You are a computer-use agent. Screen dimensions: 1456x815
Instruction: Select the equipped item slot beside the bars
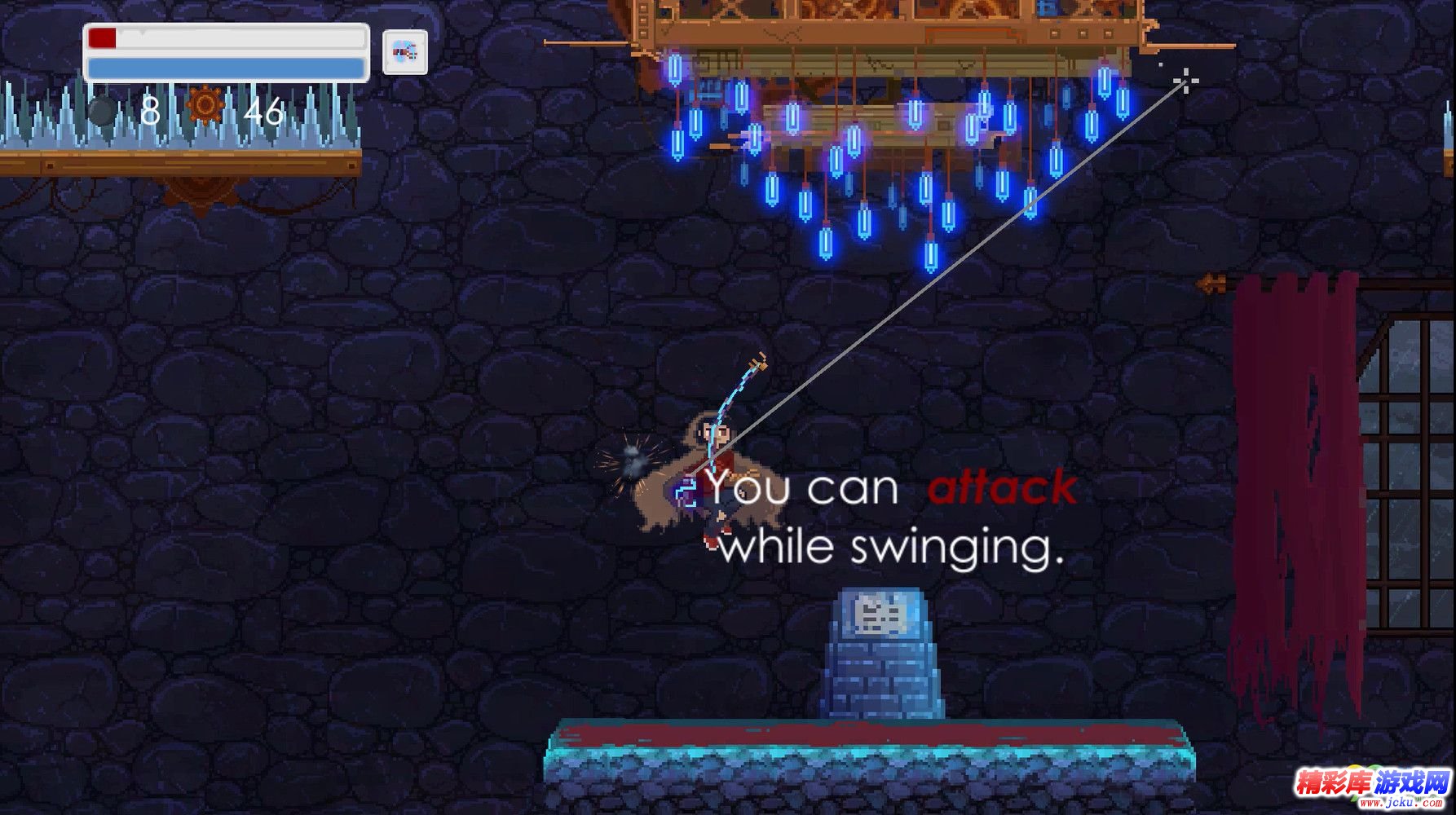[405, 53]
